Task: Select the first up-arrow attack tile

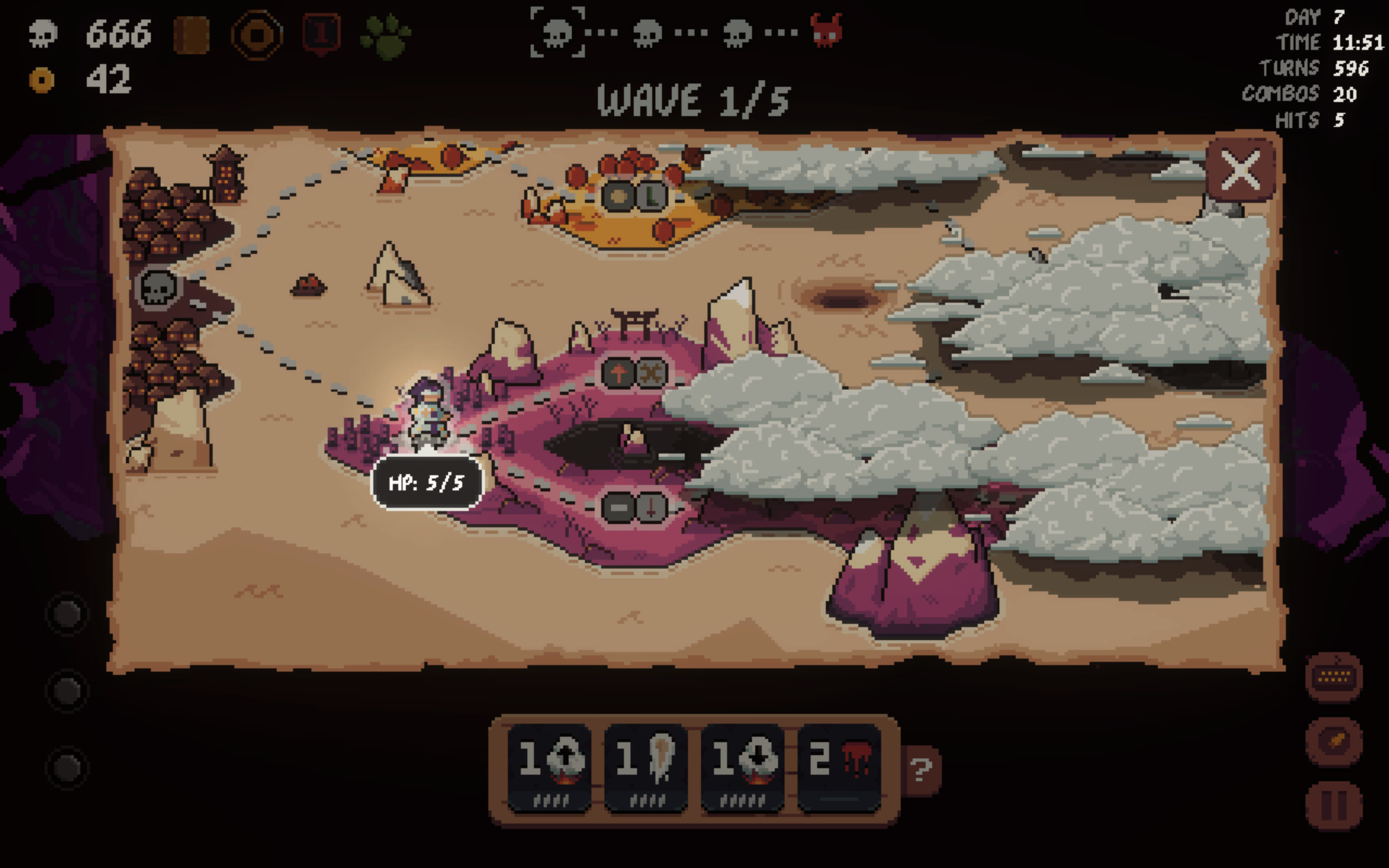Action: [549, 767]
